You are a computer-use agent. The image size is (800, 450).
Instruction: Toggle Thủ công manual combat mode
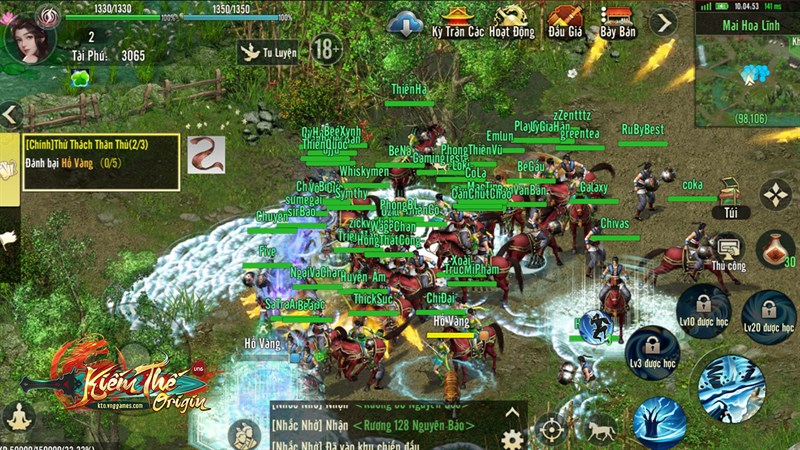[729, 251]
